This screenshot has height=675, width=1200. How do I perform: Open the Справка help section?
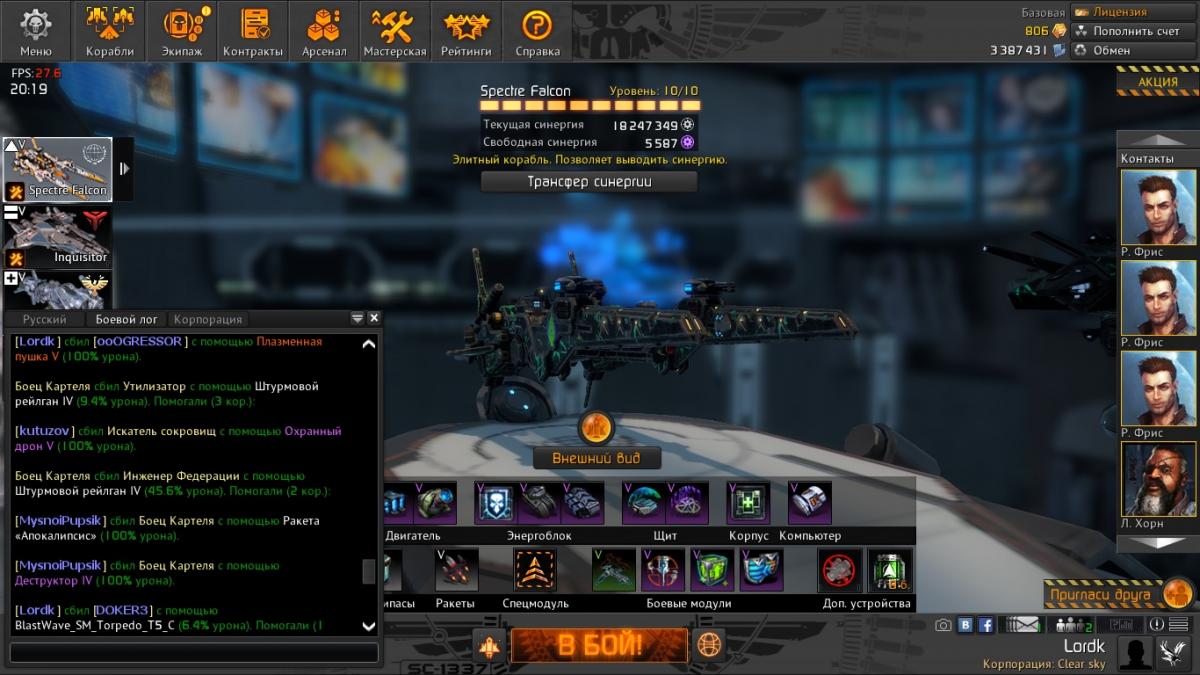click(538, 31)
